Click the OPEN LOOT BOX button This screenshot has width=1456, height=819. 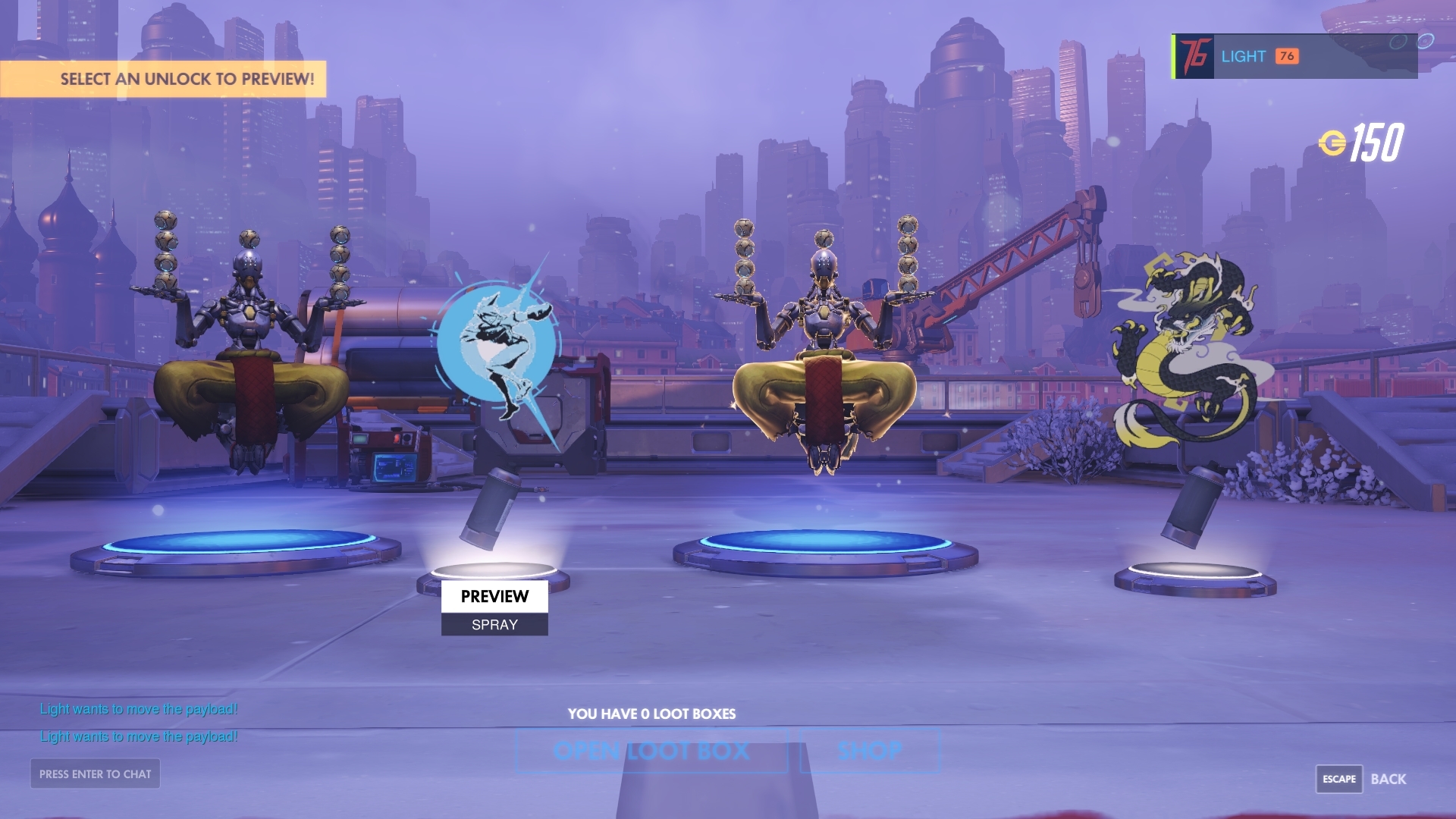tap(652, 751)
